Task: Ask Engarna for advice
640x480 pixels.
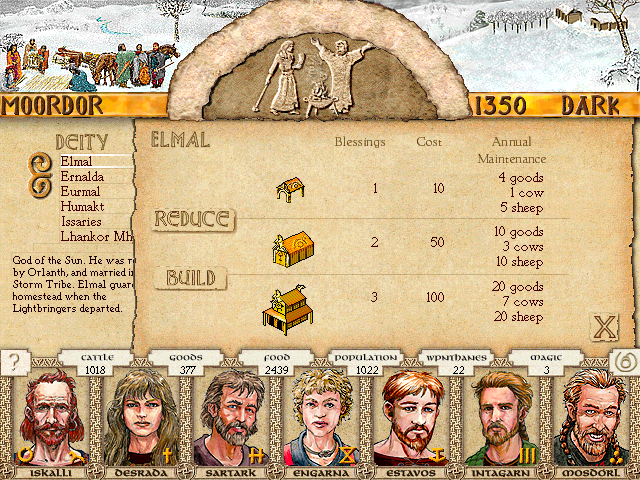Action: tap(320, 418)
